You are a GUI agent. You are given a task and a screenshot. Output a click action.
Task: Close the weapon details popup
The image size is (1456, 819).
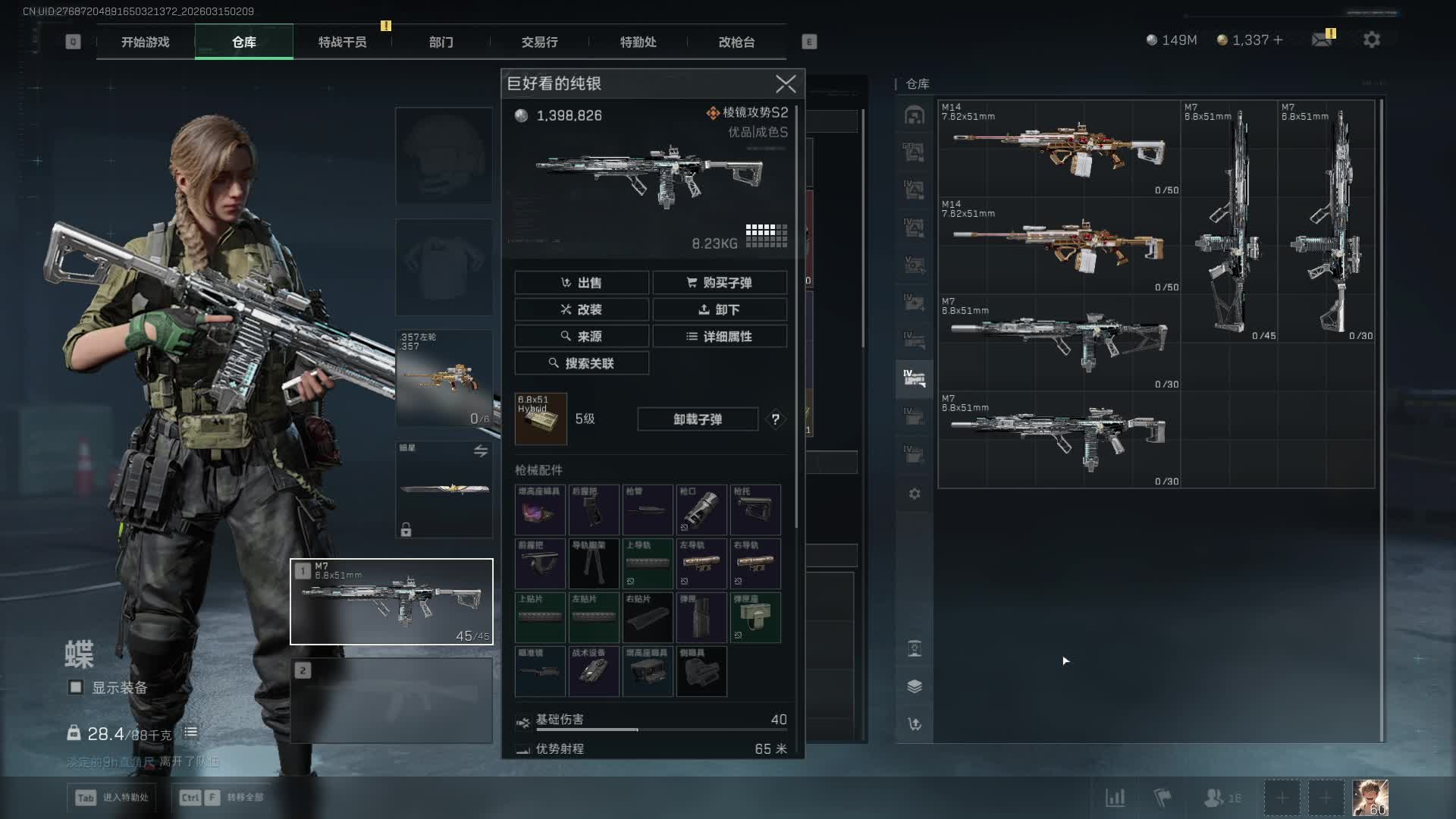pyautogui.click(x=786, y=83)
